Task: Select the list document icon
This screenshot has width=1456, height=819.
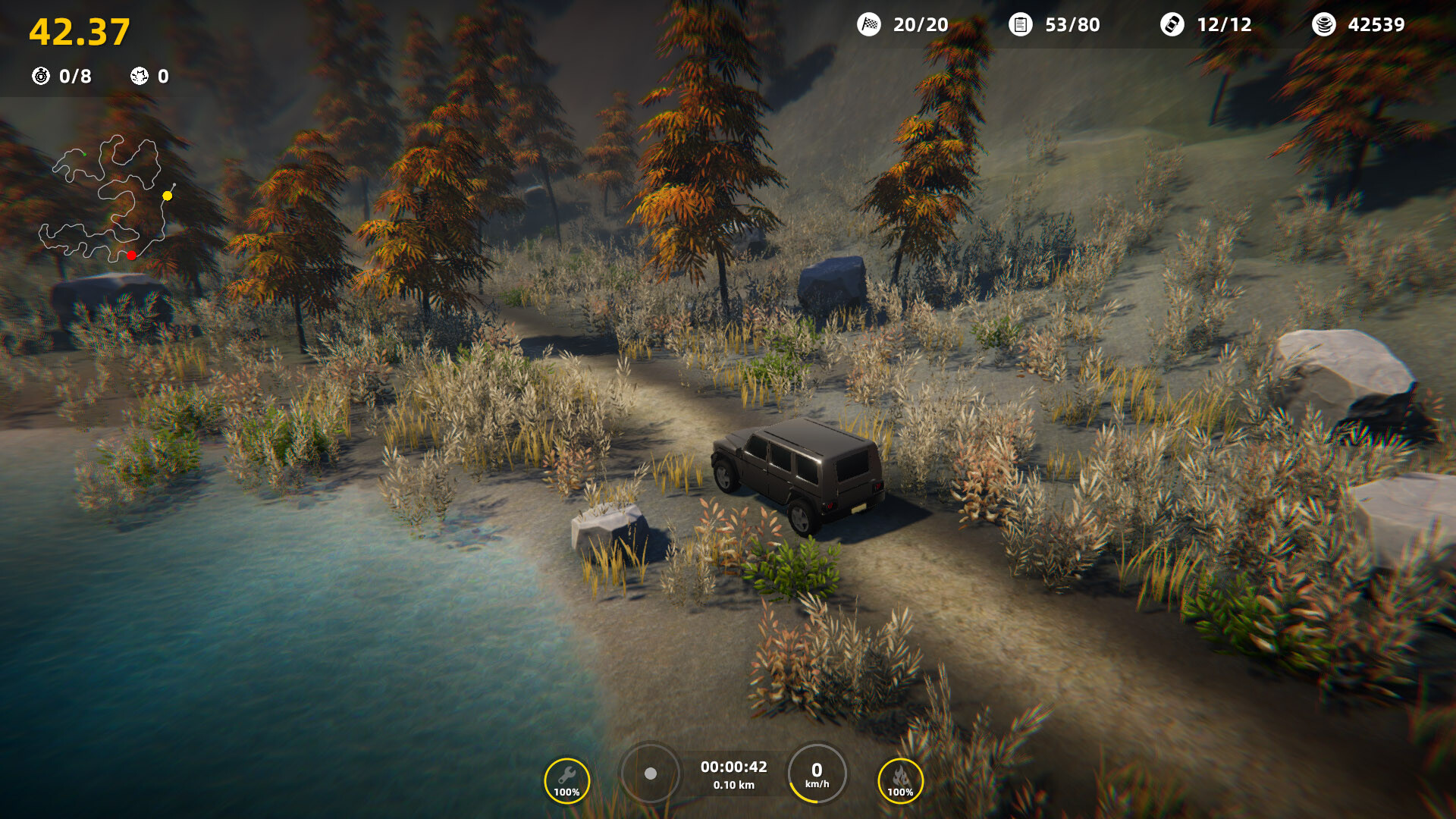Action: [x=1021, y=24]
